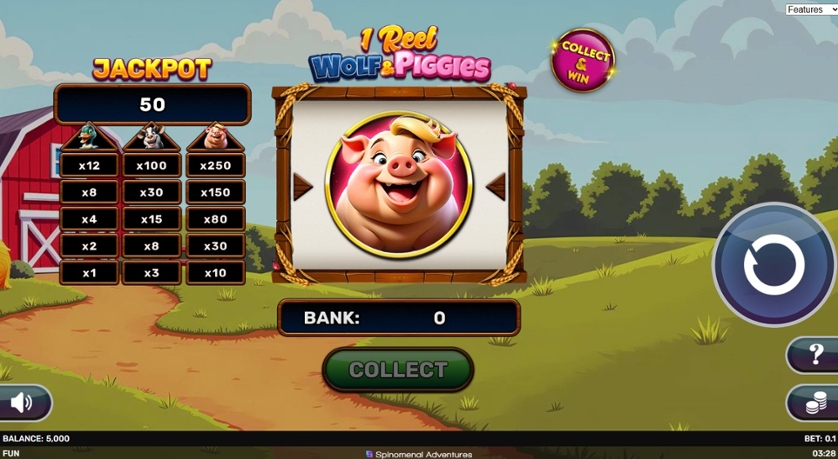This screenshot has height=459, width=838.
Task: Click the Collect & Win badge
Action: tap(583, 60)
